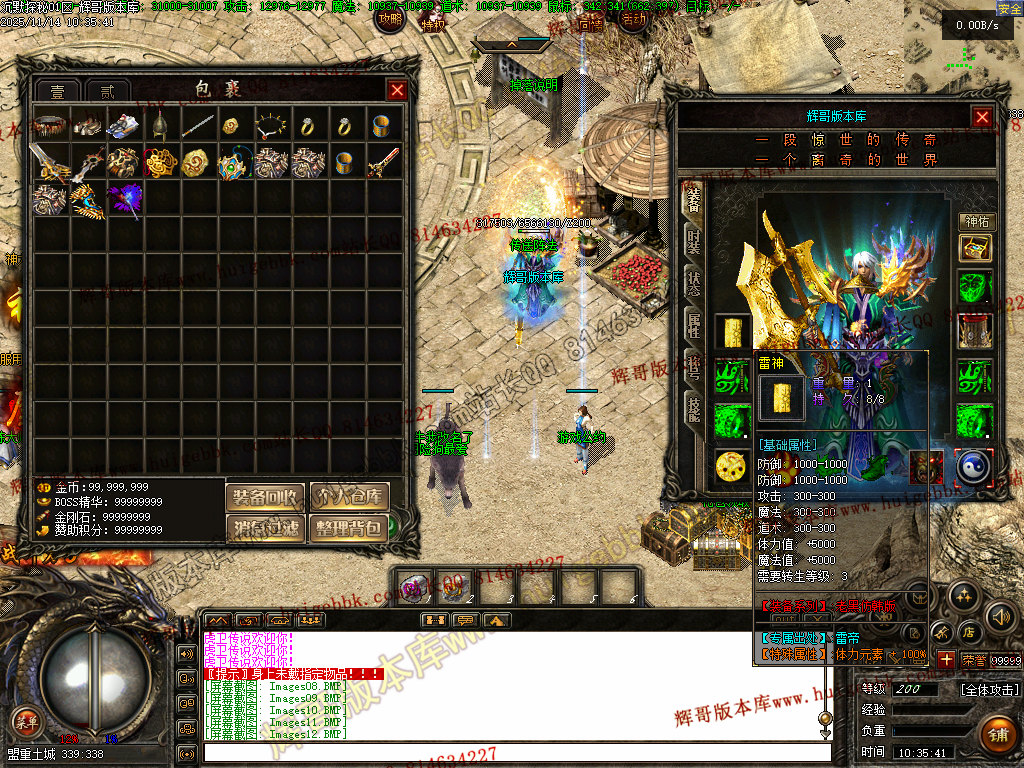Screen dimensions: 1024x768
Task: Close the 包裹 bag window
Action: click(397, 90)
